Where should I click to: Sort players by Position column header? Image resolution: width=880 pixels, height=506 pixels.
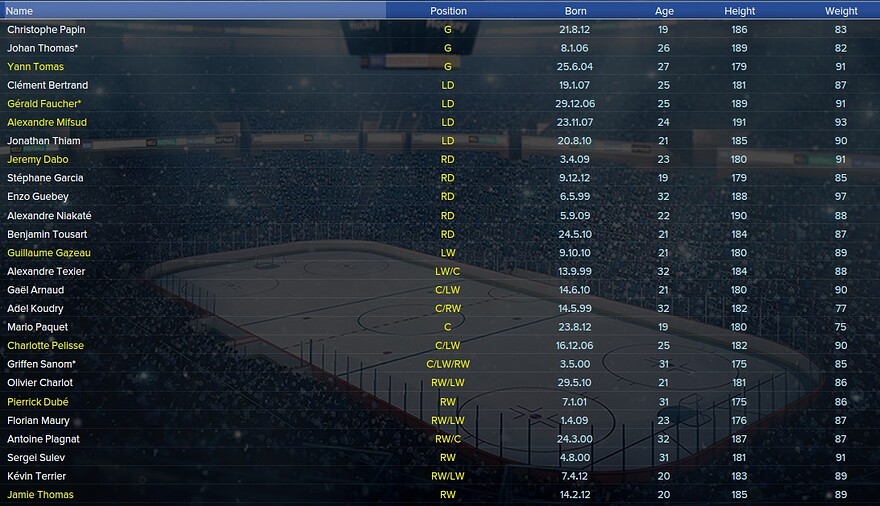pyautogui.click(x=448, y=11)
